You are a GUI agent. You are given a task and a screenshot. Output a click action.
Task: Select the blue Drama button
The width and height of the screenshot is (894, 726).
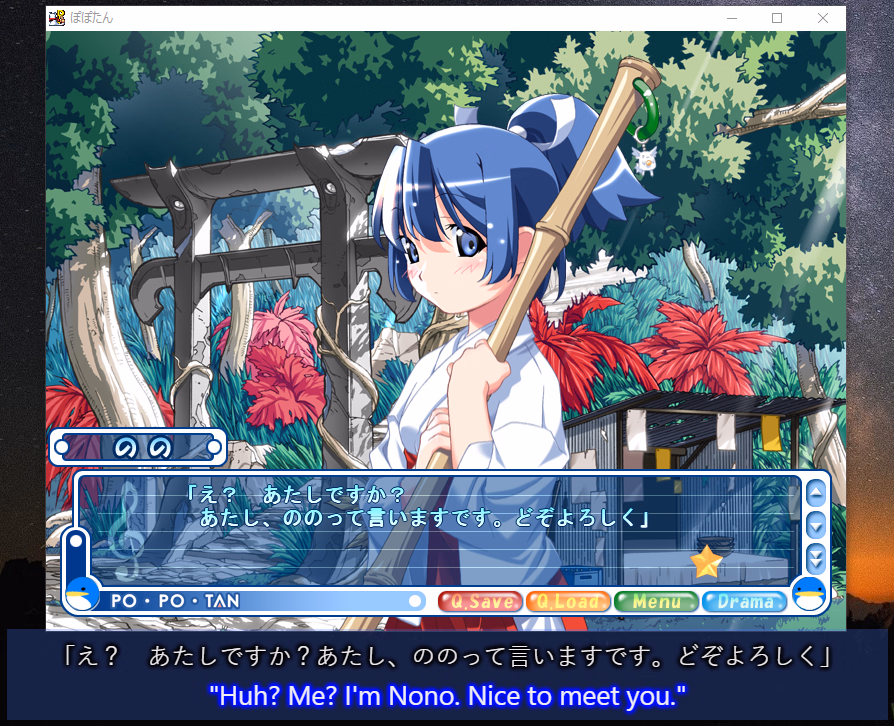click(744, 601)
